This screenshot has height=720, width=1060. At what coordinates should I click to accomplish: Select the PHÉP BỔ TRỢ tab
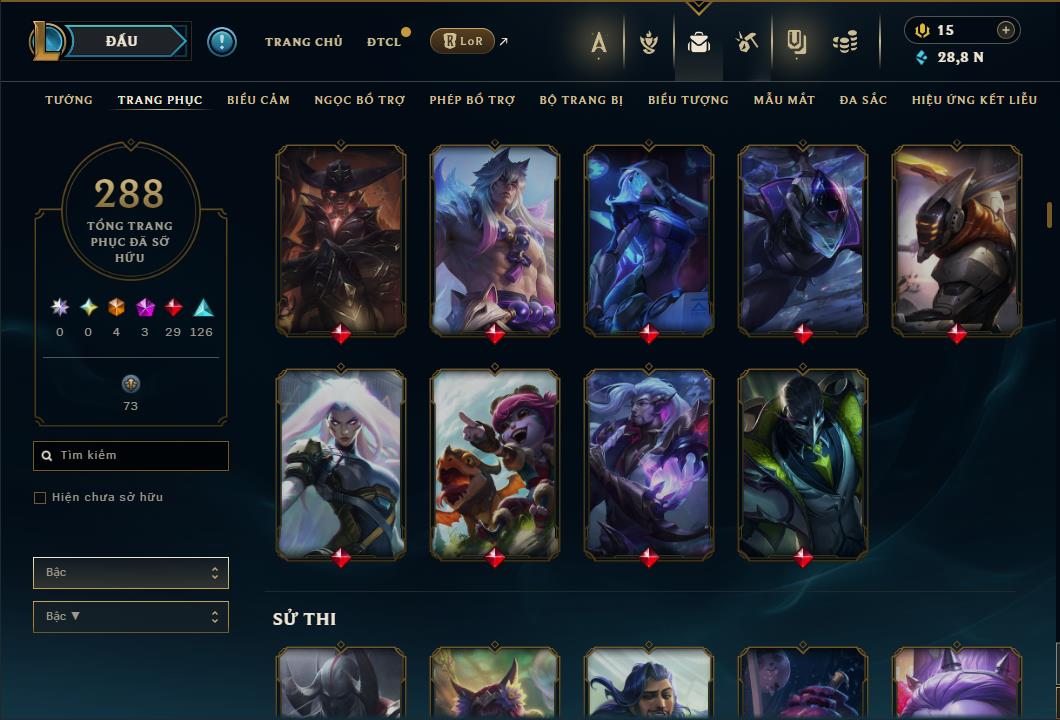pyautogui.click(x=472, y=100)
